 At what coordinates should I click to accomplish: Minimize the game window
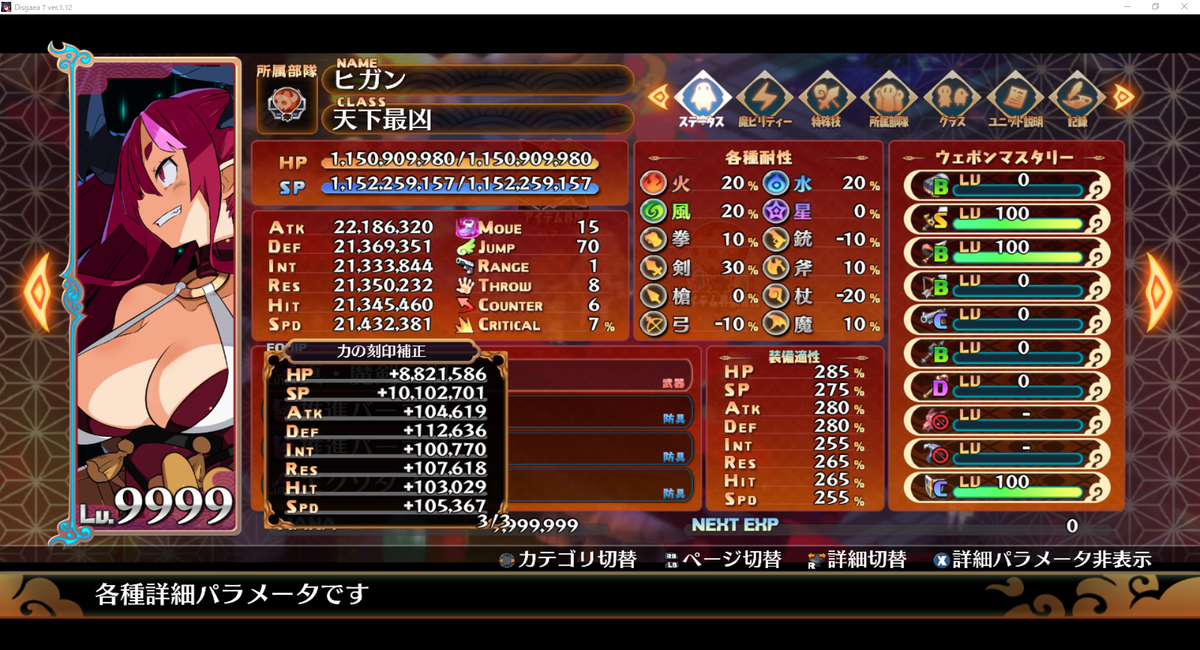1127,7
